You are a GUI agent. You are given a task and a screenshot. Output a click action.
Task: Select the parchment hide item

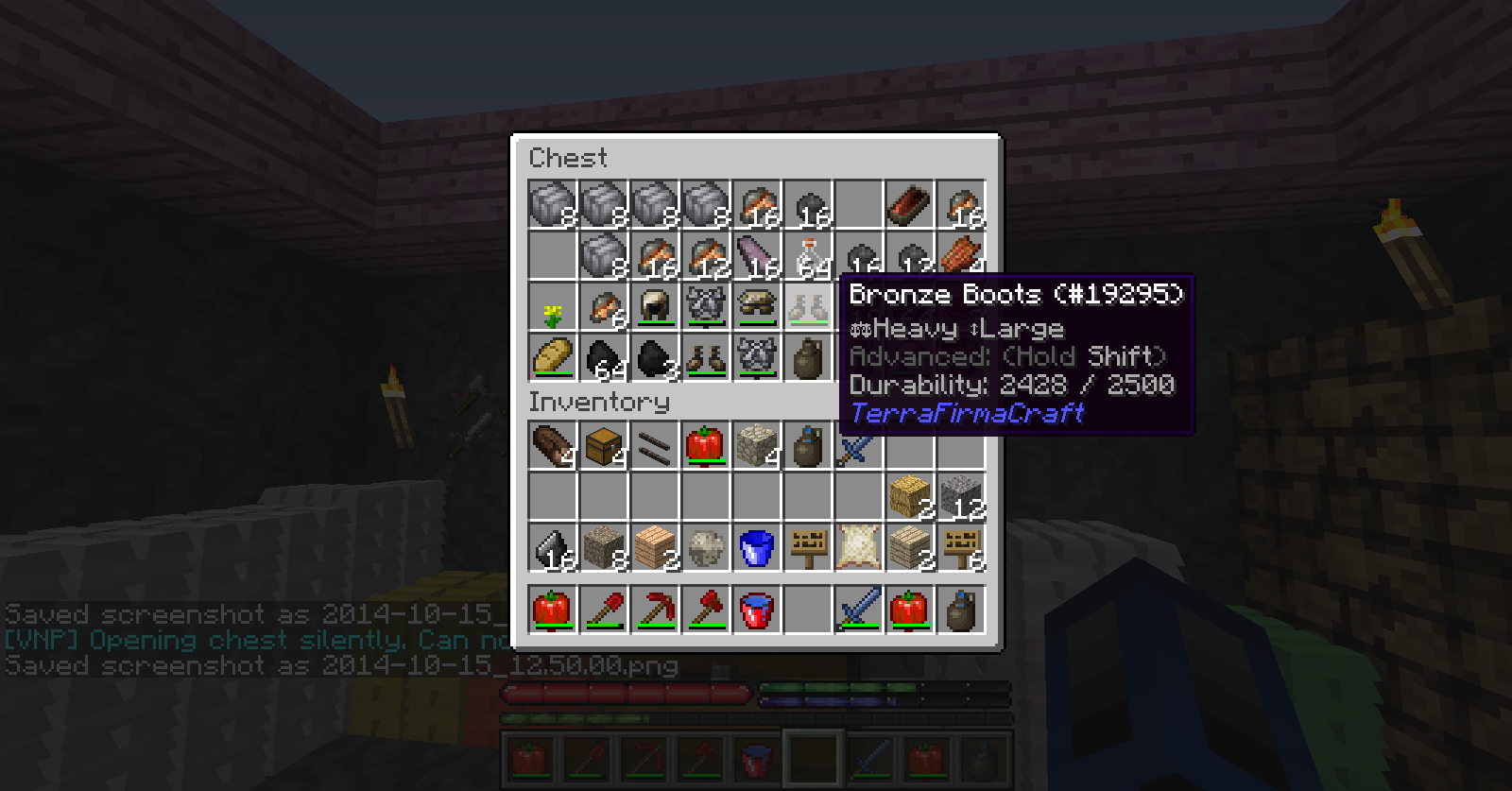click(x=859, y=547)
